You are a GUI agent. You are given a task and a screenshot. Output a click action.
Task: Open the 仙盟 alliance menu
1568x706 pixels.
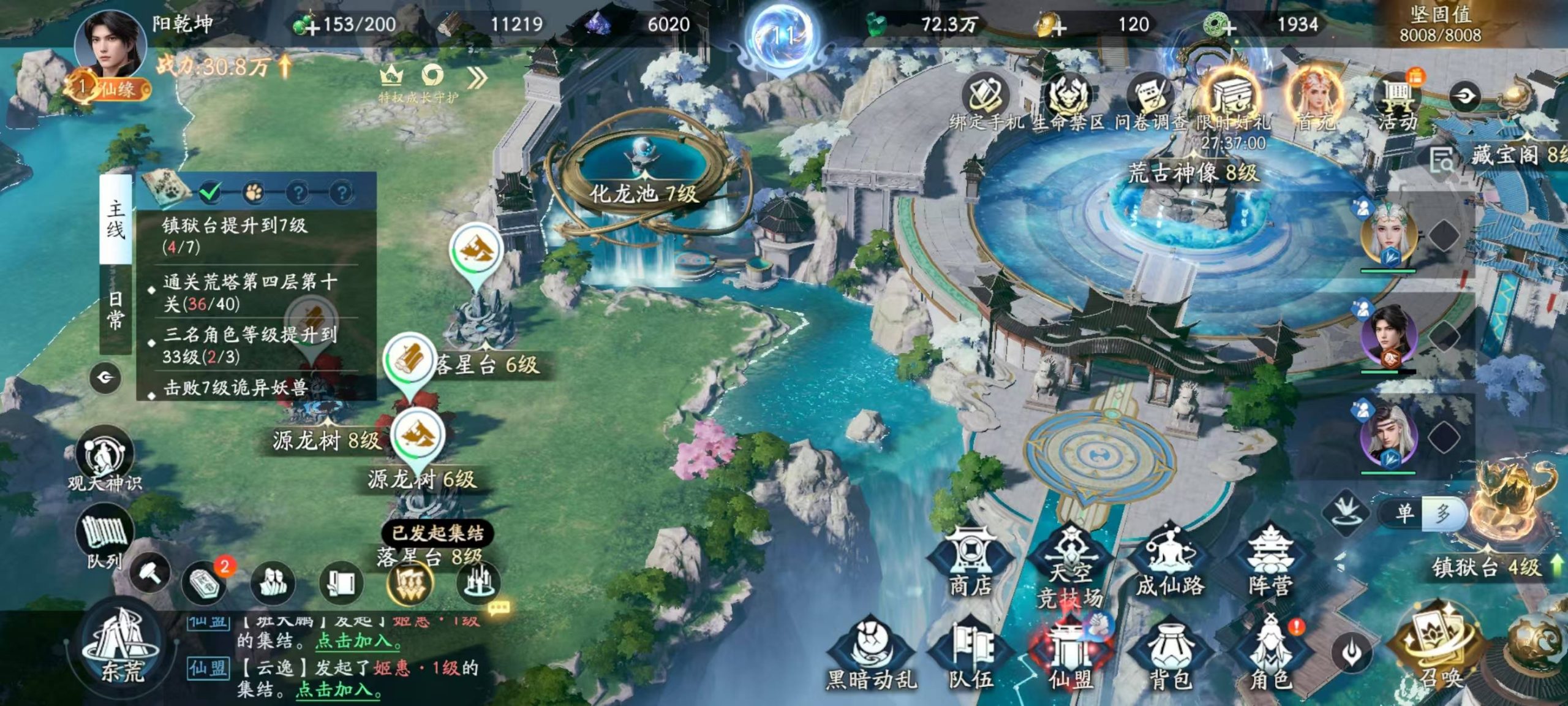1071,655
